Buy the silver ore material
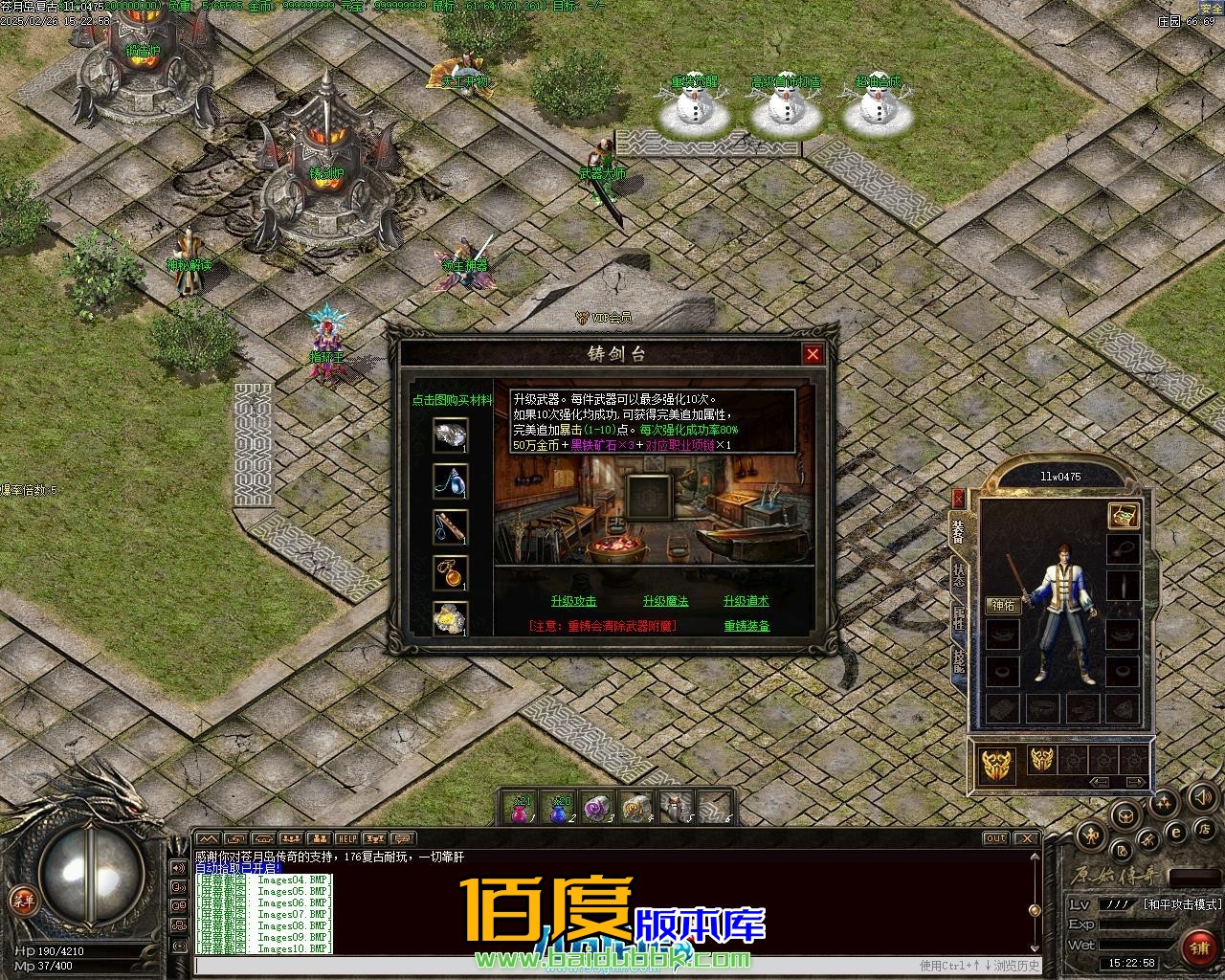 450,435
